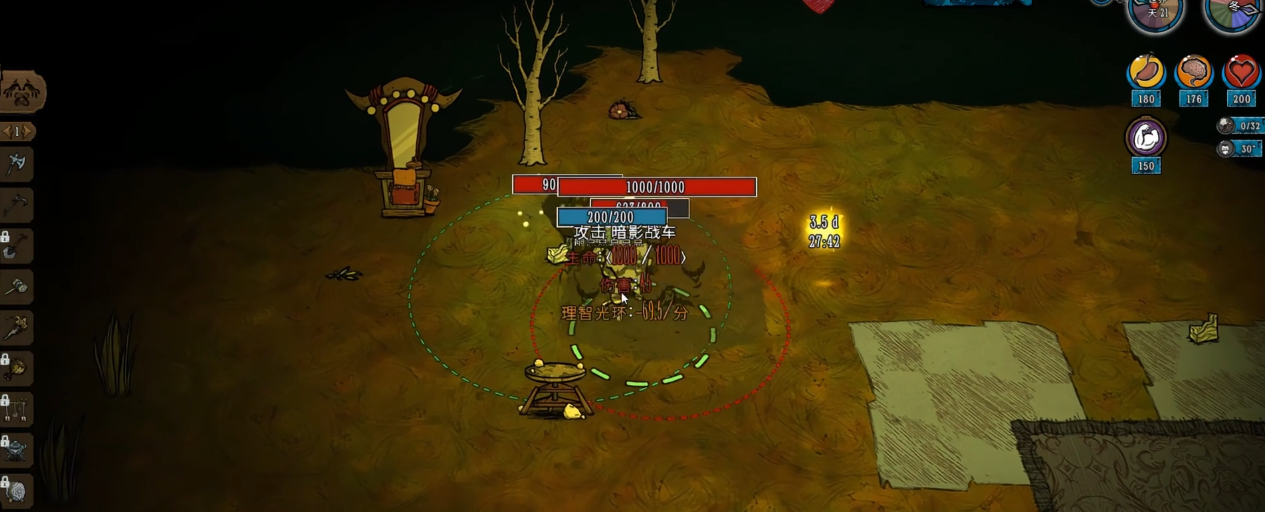Select the hammer crafting recipe

point(17,287)
